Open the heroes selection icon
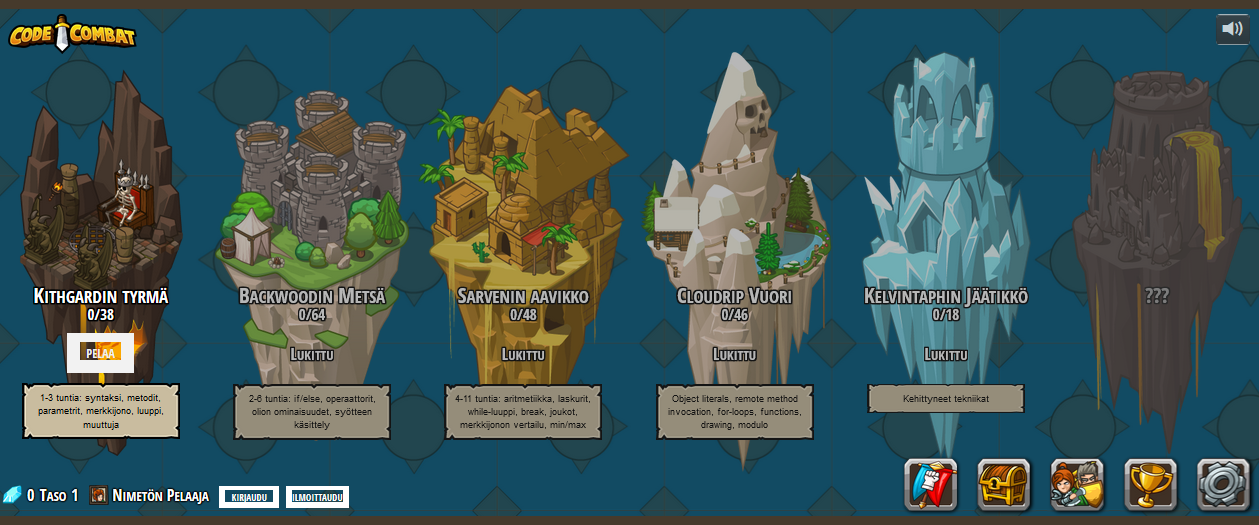The width and height of the screenshot is (1259, 525). coord(1077,485)
